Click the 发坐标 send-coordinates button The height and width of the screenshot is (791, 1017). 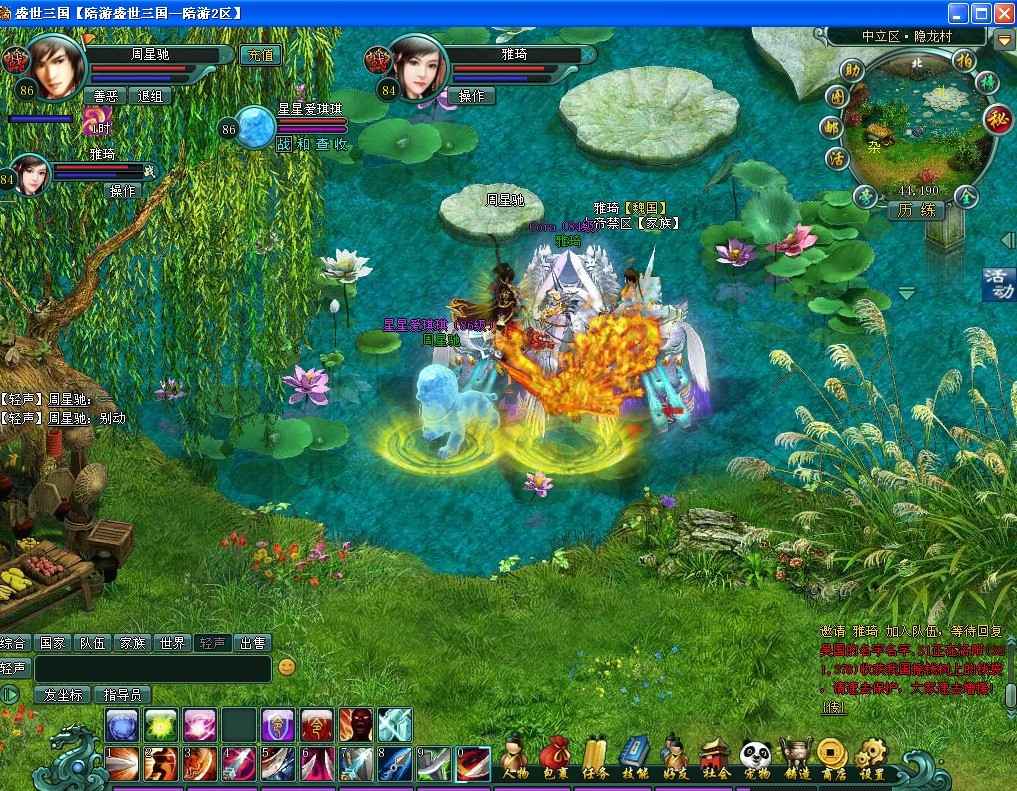pos(62,694)
